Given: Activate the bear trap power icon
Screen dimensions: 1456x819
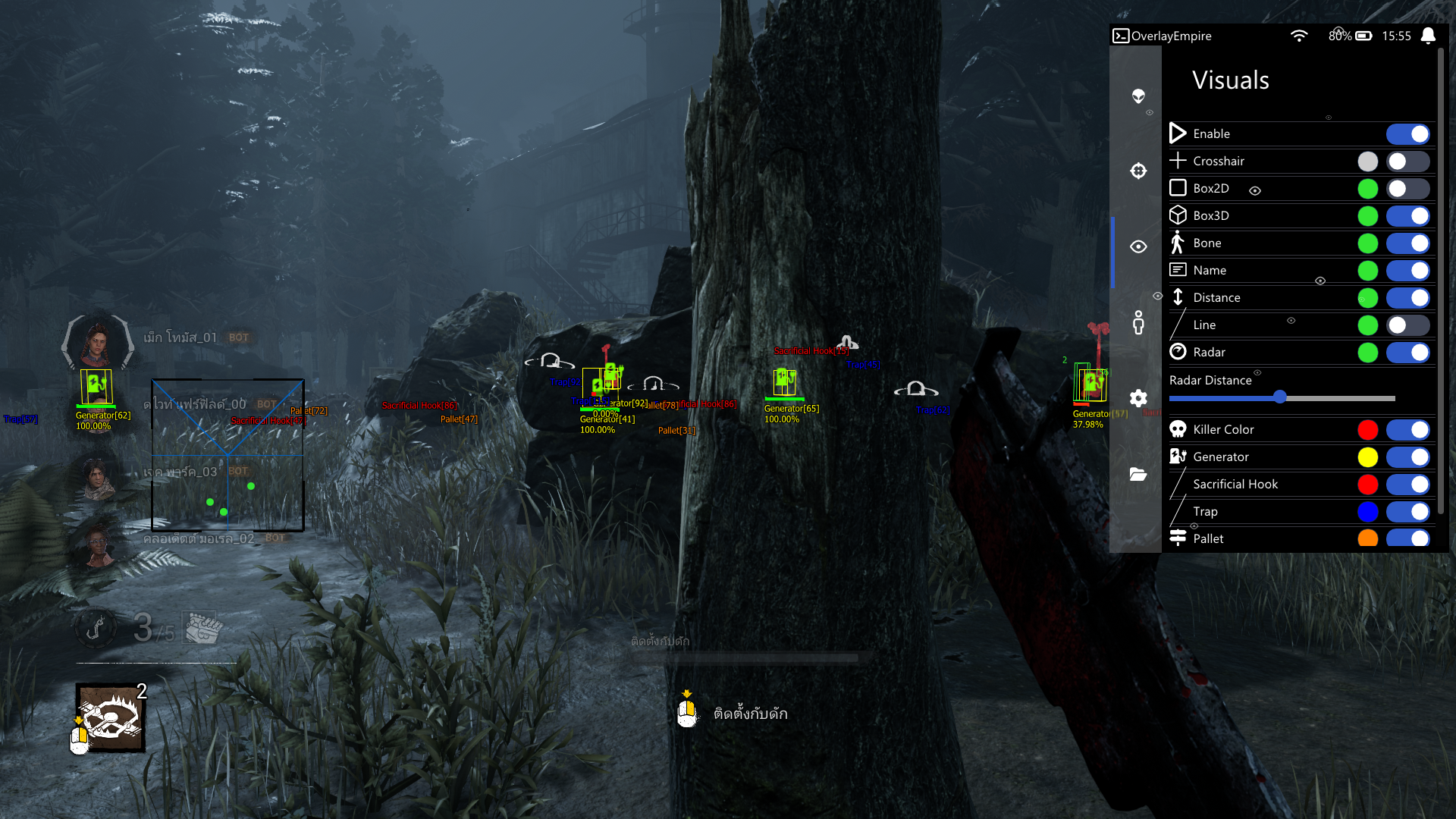Looking at the screenshot, I should [111, 717].
